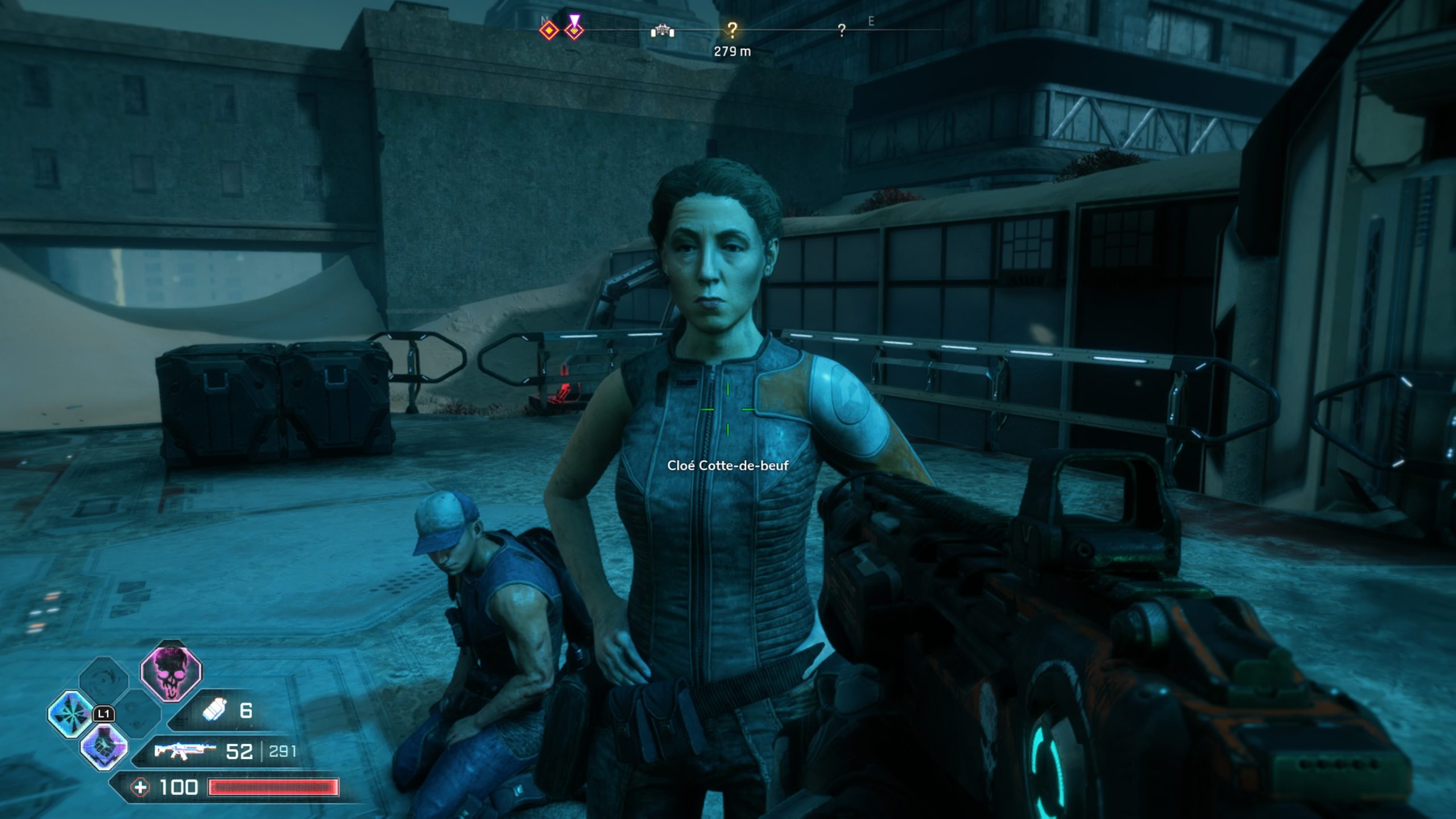Pick the vehicle marker on the compass
This screenshot has height=819, width=1456.
click(x=662, y=31)
